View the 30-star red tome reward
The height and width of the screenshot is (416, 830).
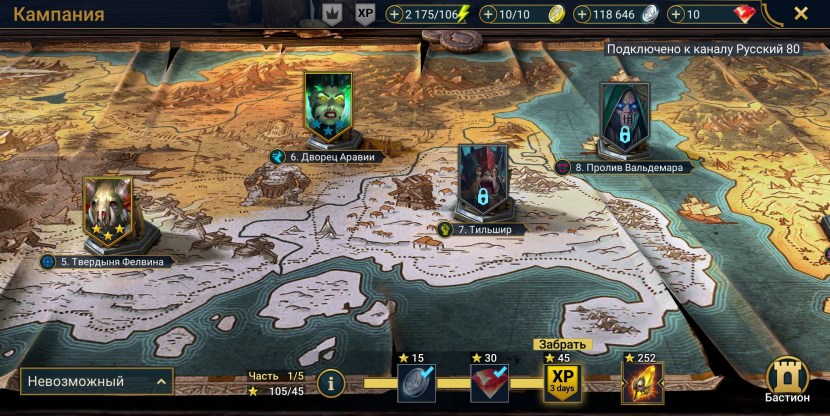click(489, 381)
